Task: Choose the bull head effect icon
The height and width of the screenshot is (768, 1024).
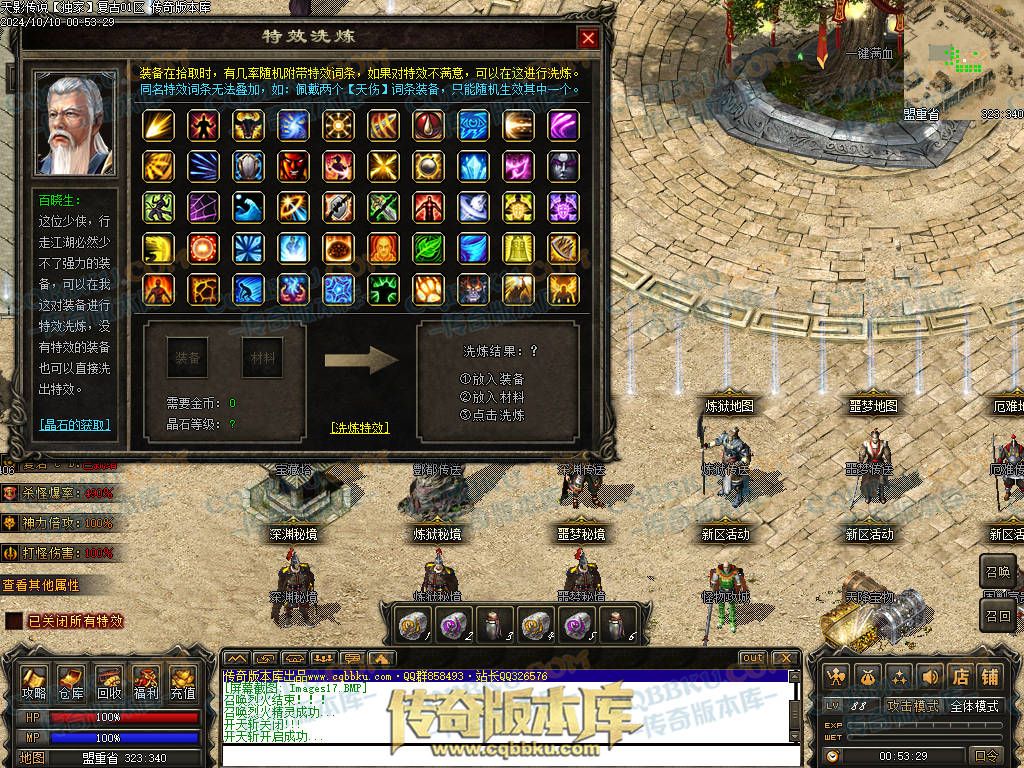Action: (x=248, y=125)
